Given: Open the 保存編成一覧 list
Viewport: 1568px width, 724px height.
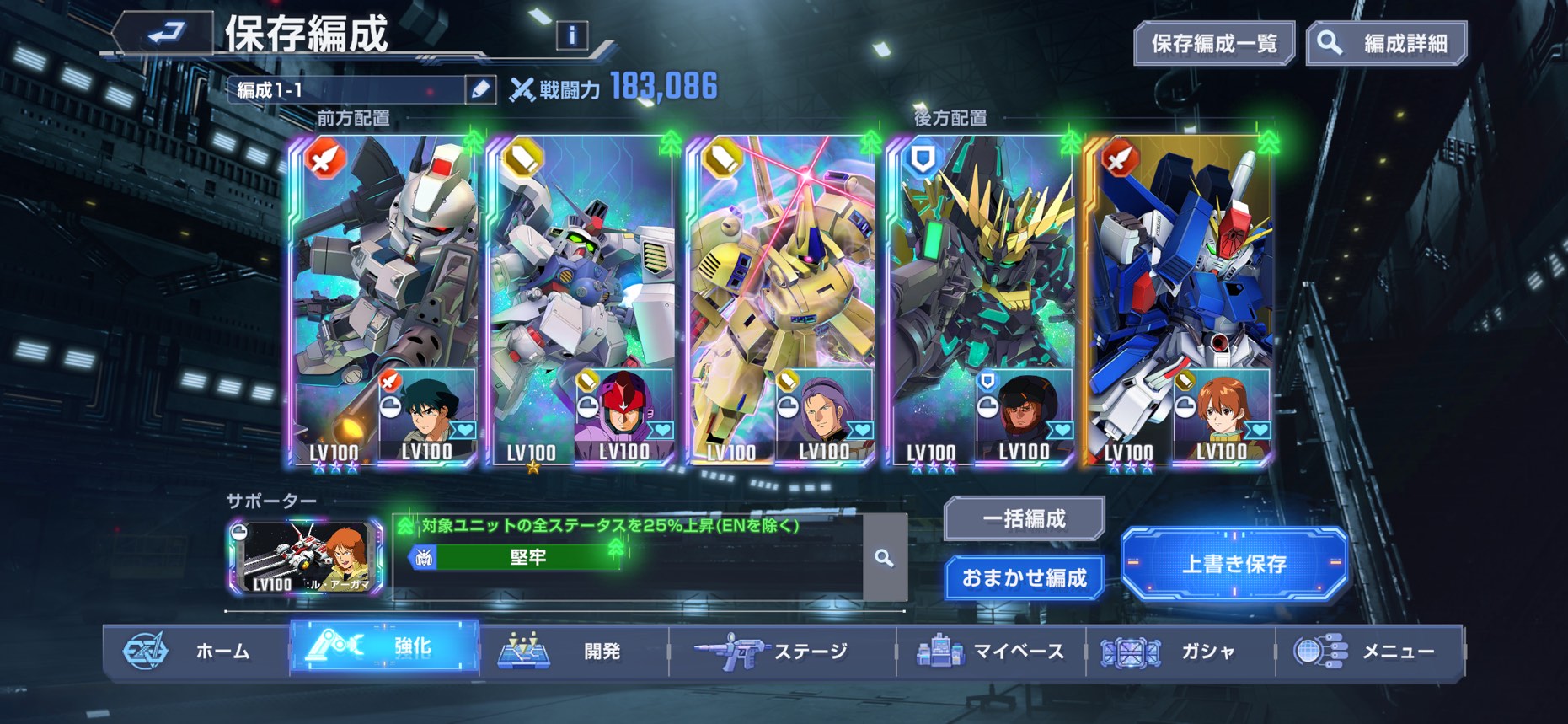Looking at the screenshot, I should click(1214, 44).
